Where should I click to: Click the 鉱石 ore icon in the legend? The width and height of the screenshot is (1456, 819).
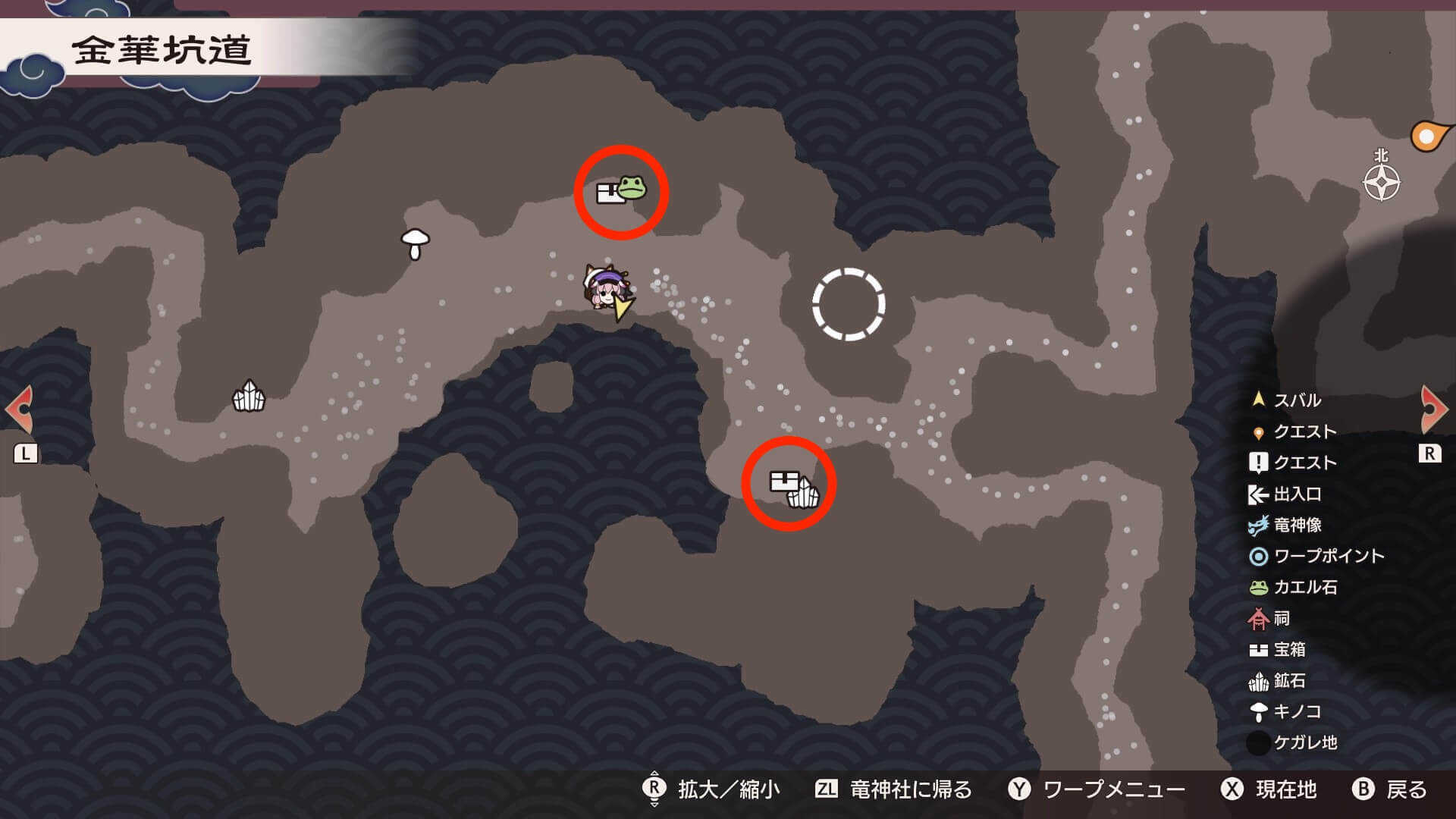point(1258,681)
